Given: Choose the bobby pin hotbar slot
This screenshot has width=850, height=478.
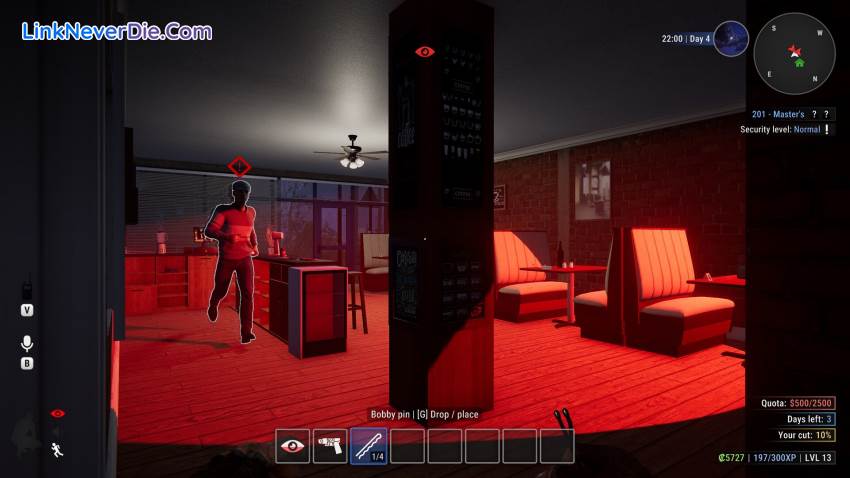Looking at the screenshot, I should coord(368,446).
